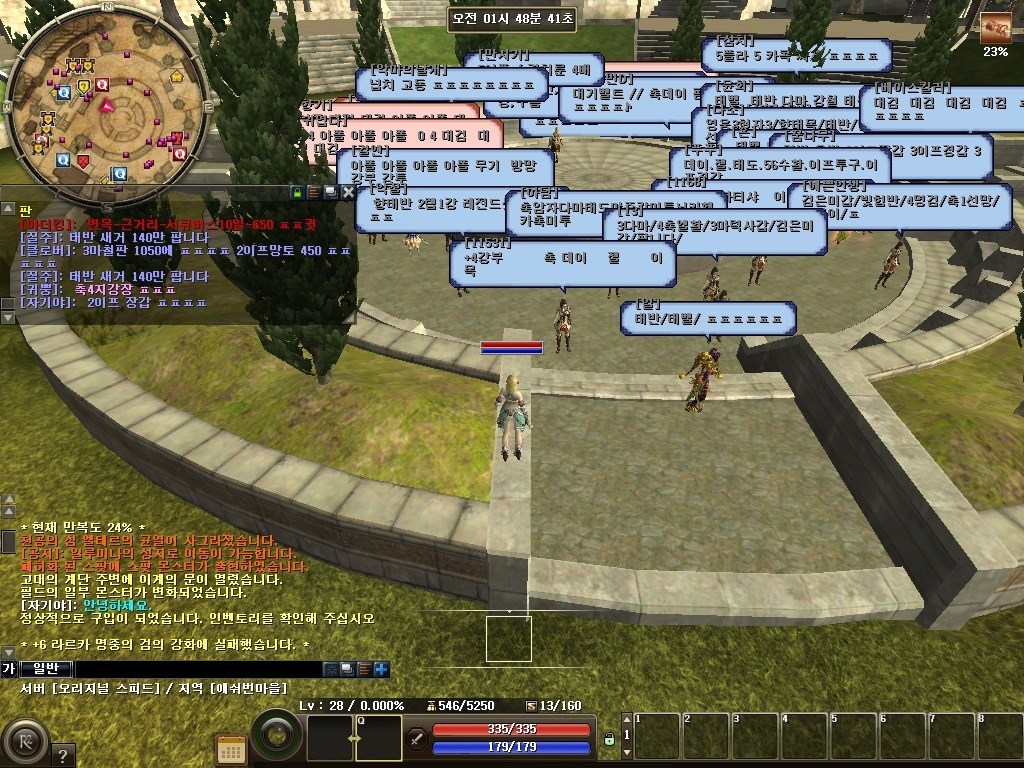Select the 일반 chat mode button
The width and height of the screenshot is (1024, 768).
pos(46,669)
